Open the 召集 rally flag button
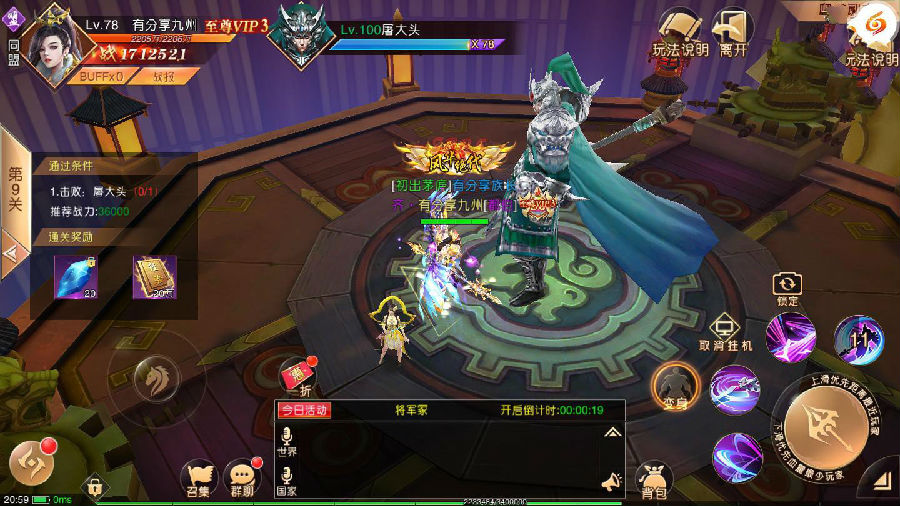 [198, 478]
